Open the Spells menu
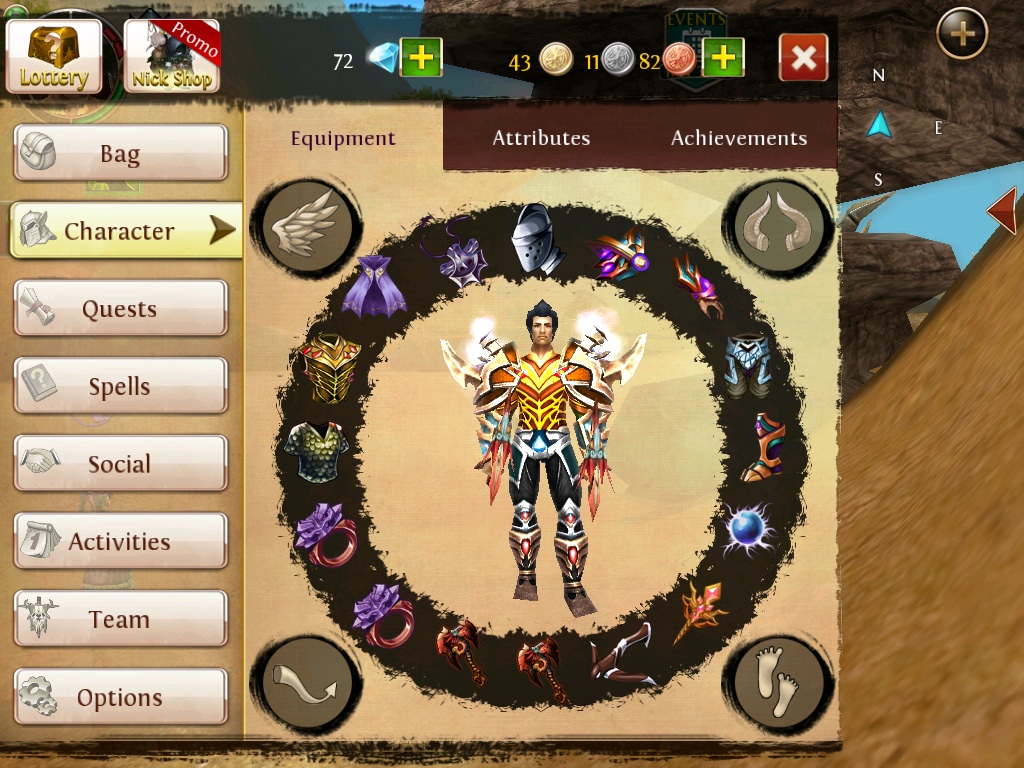The image size is (1024, 768). click(120, 386)
